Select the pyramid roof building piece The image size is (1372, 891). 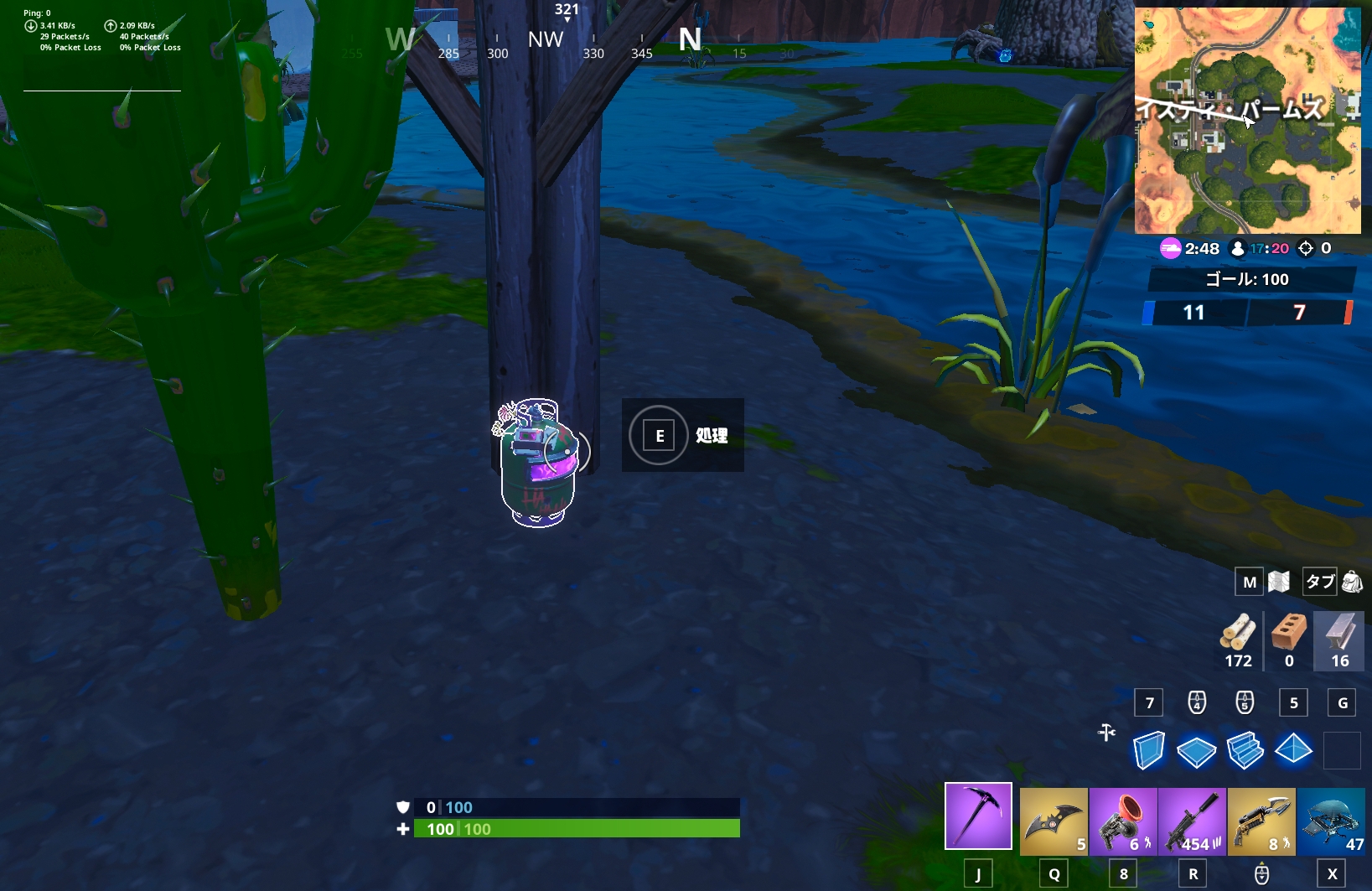[1294, 750]
